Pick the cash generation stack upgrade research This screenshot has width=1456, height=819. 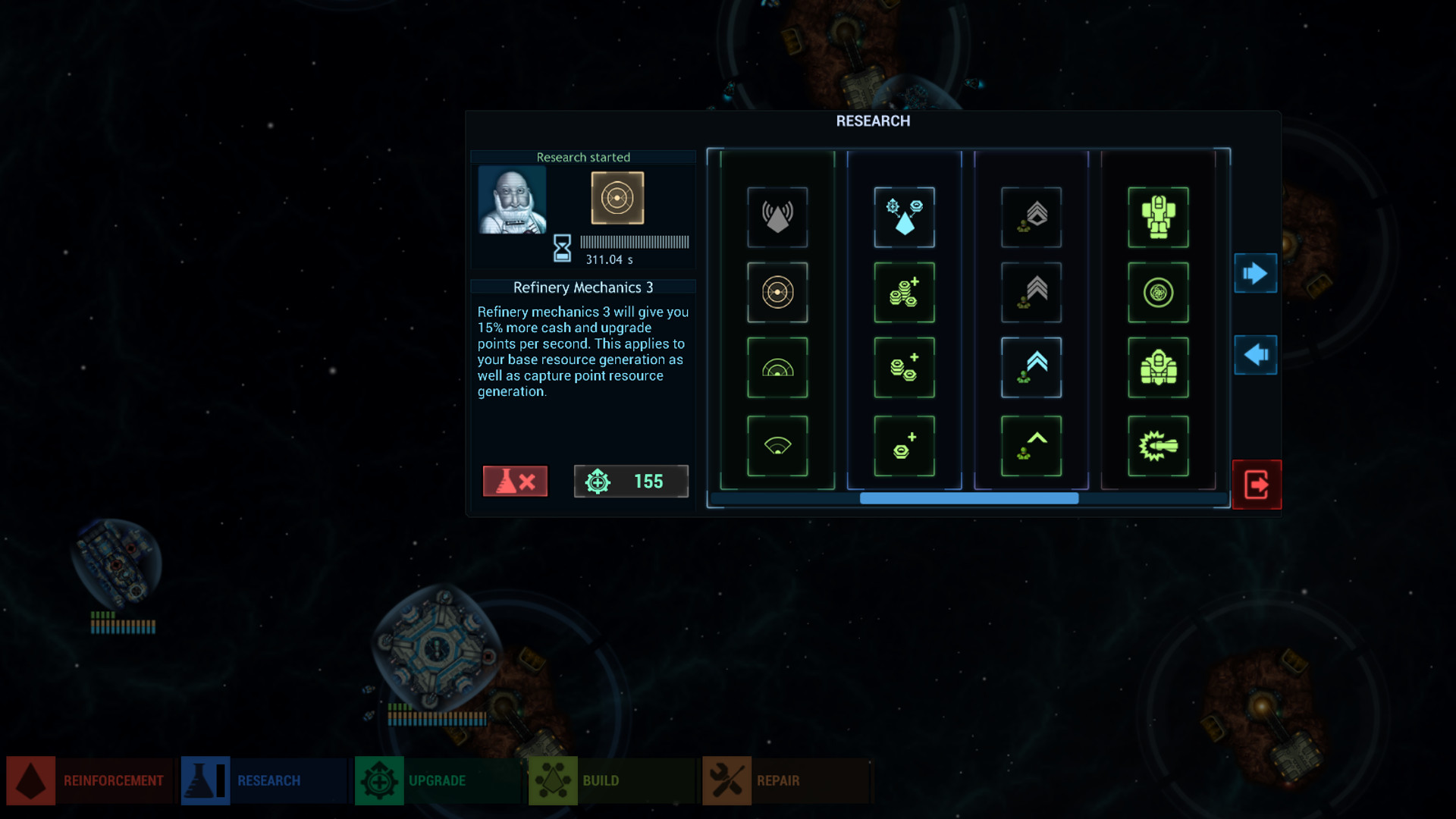click(x=904, y=292)
